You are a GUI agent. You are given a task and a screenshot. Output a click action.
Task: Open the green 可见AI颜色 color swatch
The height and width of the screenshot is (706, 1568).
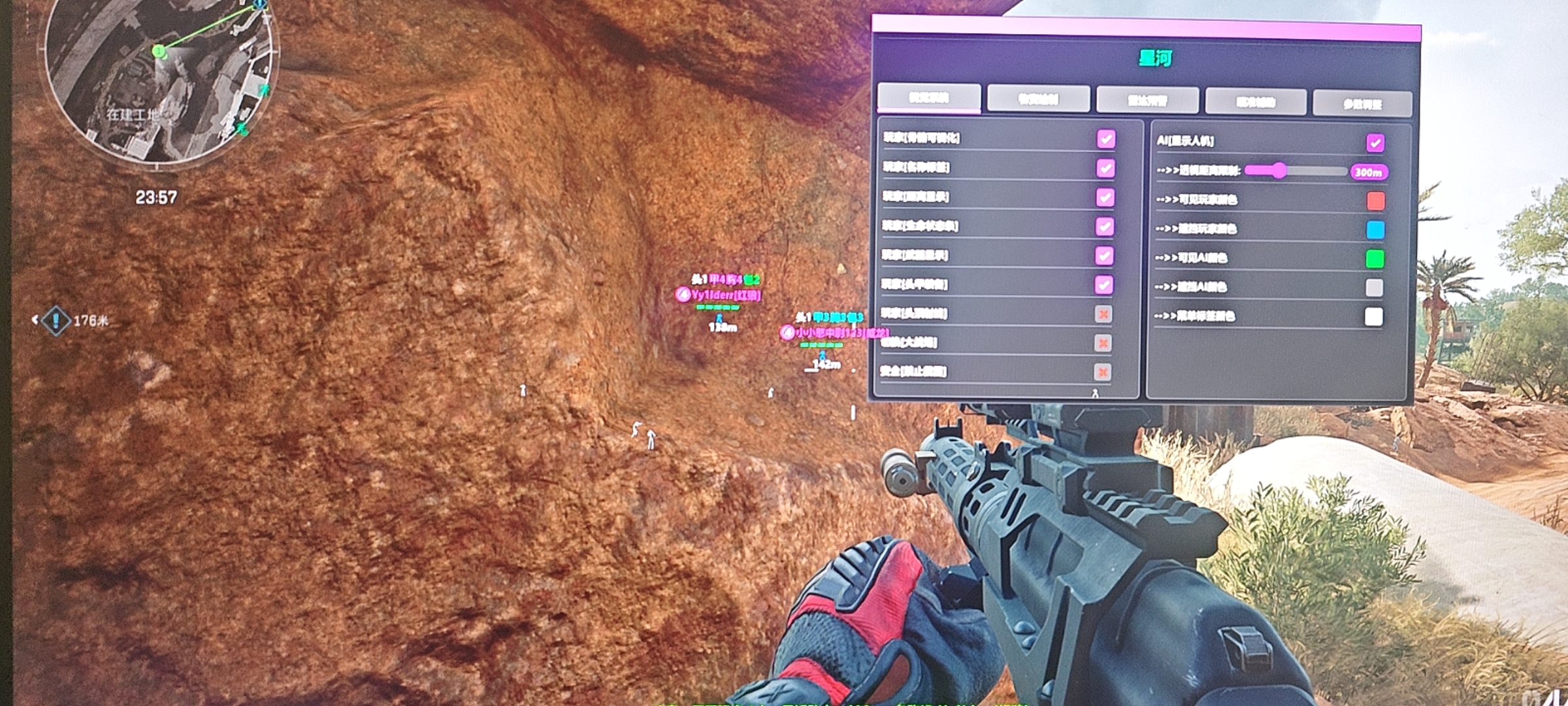point(1375,259)
